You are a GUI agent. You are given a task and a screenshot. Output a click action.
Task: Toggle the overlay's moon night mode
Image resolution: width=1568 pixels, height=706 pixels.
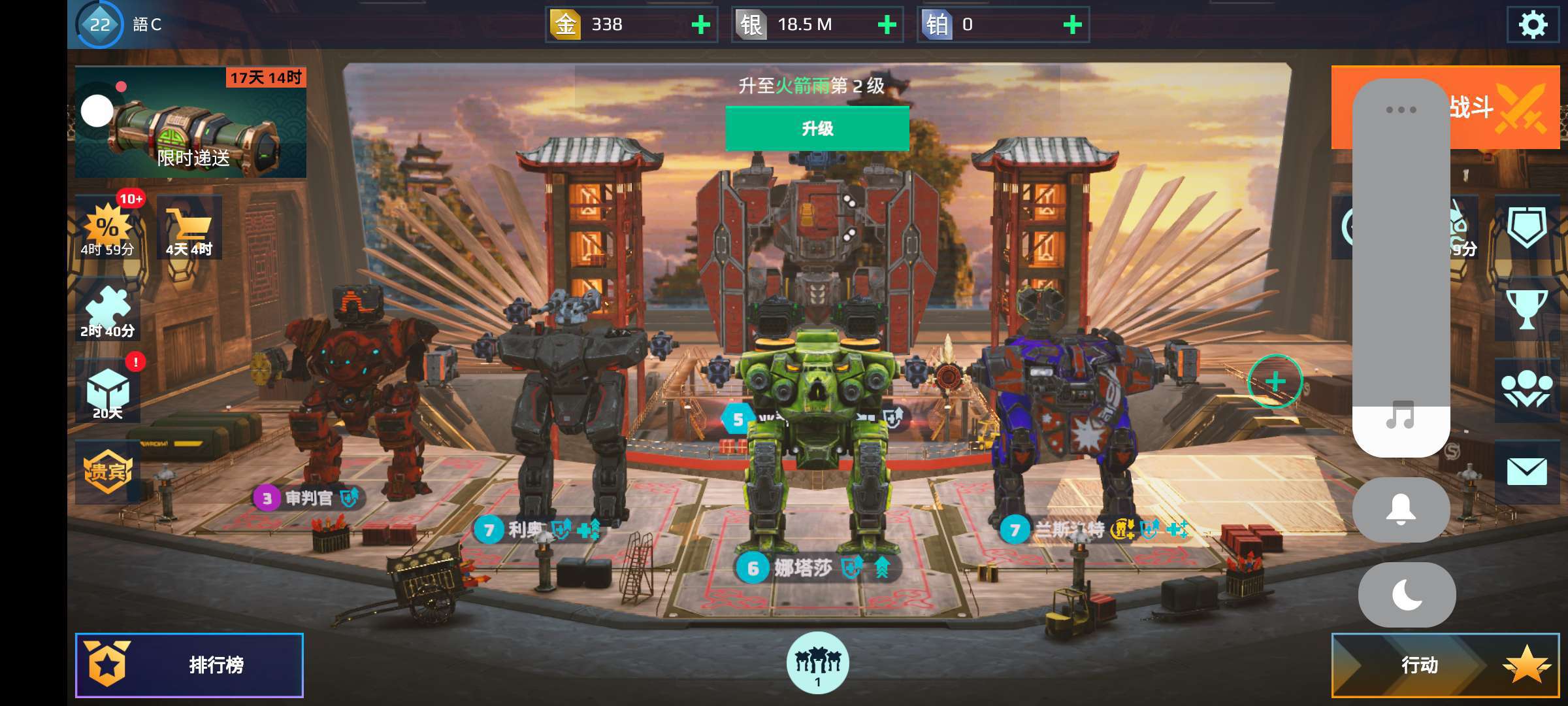1407,595
